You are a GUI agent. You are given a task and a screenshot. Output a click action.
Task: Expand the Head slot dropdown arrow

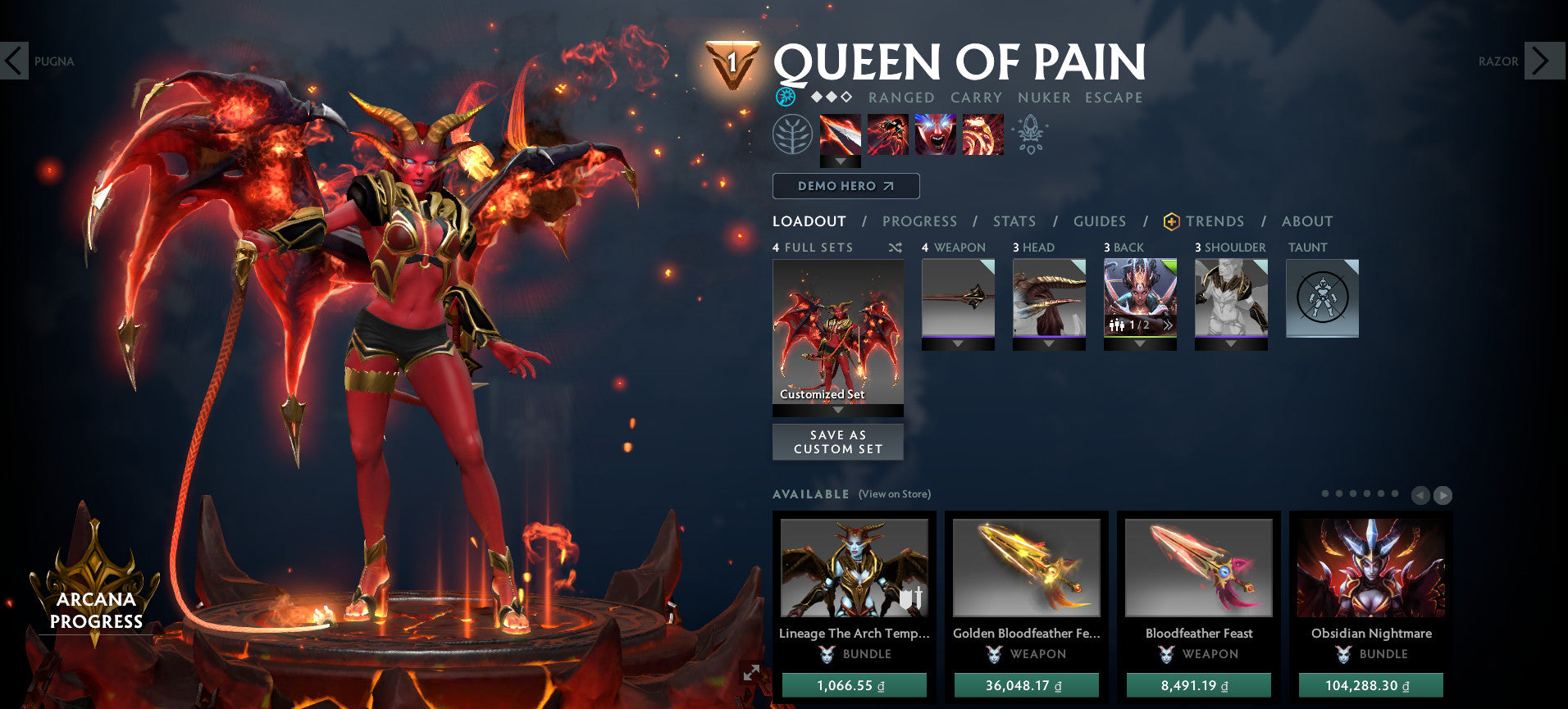pos(1051,344)
